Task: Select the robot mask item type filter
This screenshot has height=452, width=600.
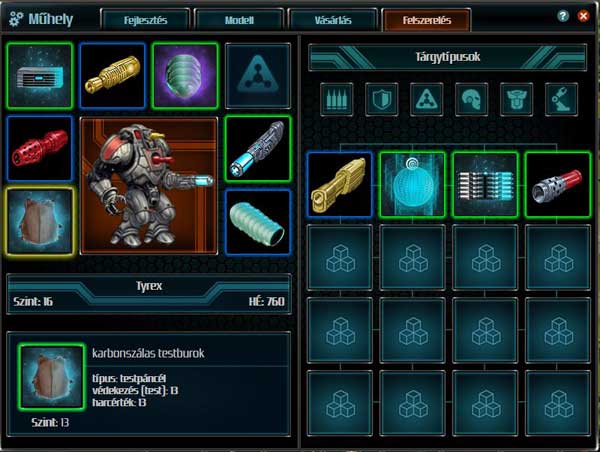Action: [x=517, y=98]
